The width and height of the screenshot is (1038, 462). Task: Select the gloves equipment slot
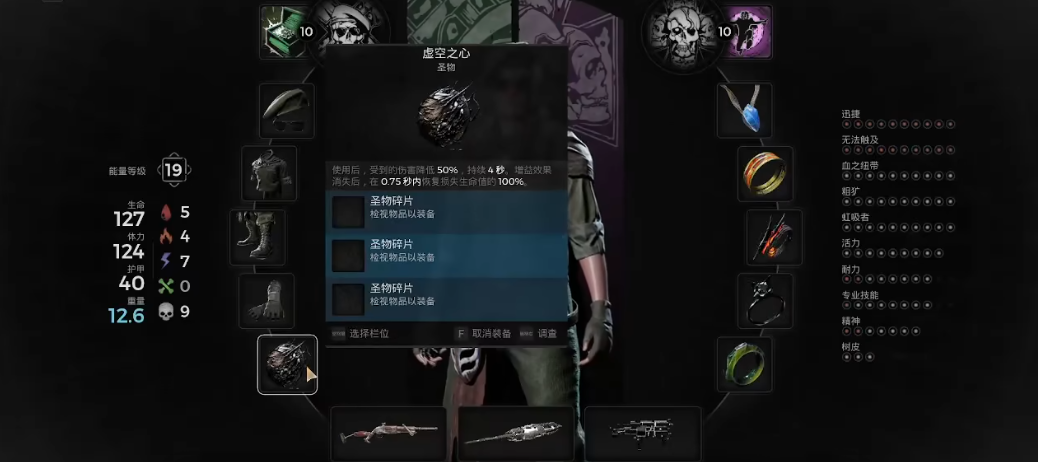[x=266, y=301]
